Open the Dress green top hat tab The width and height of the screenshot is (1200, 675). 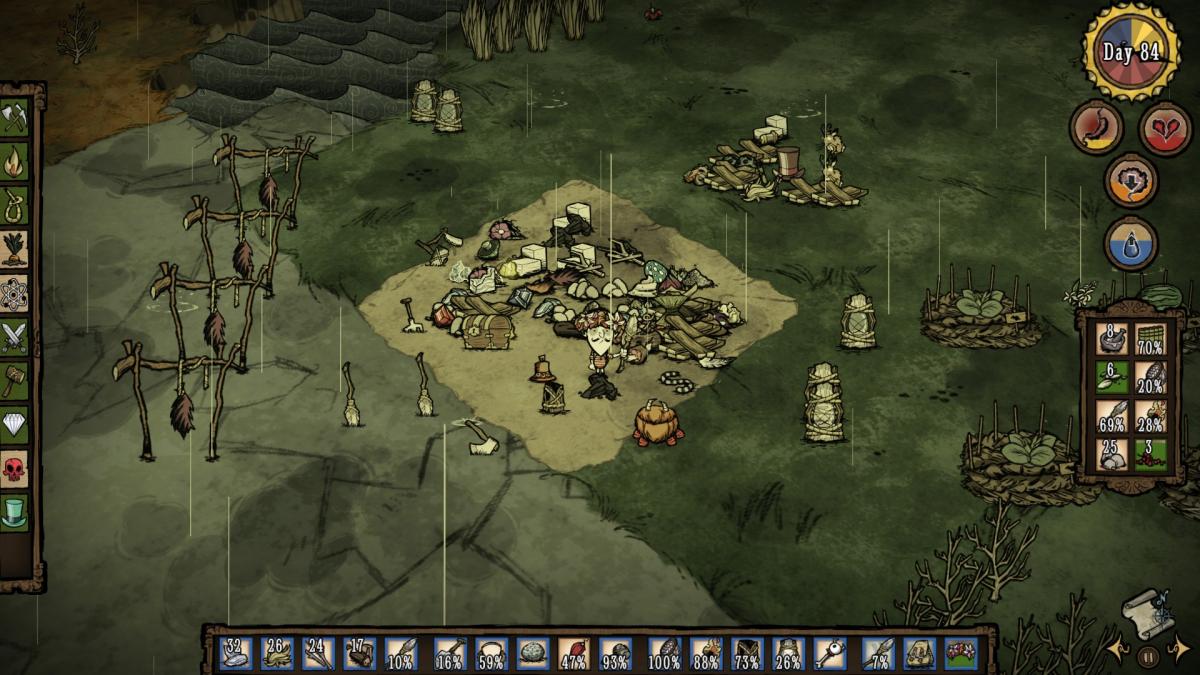coord(14,513)
